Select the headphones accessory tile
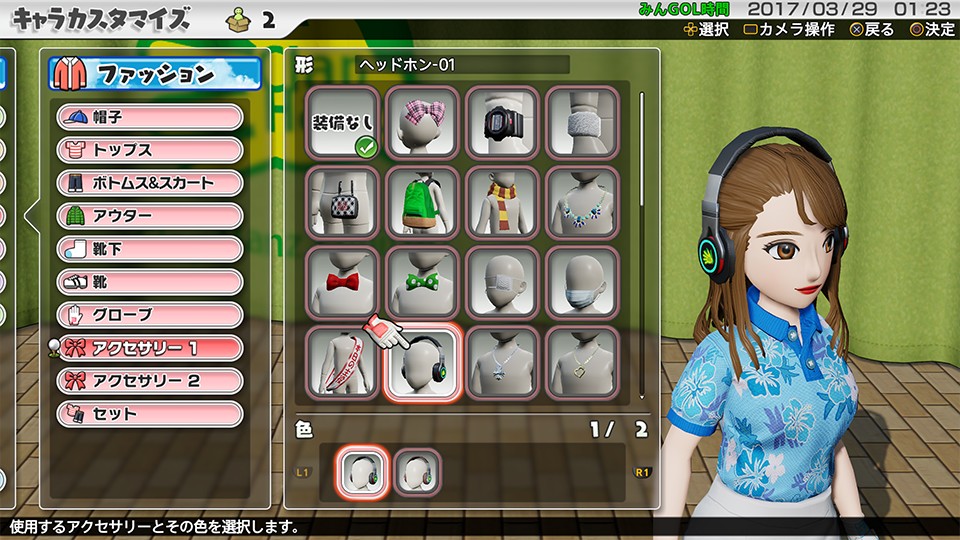This screenshot has height=540, width=960. (x=422, y=364)
